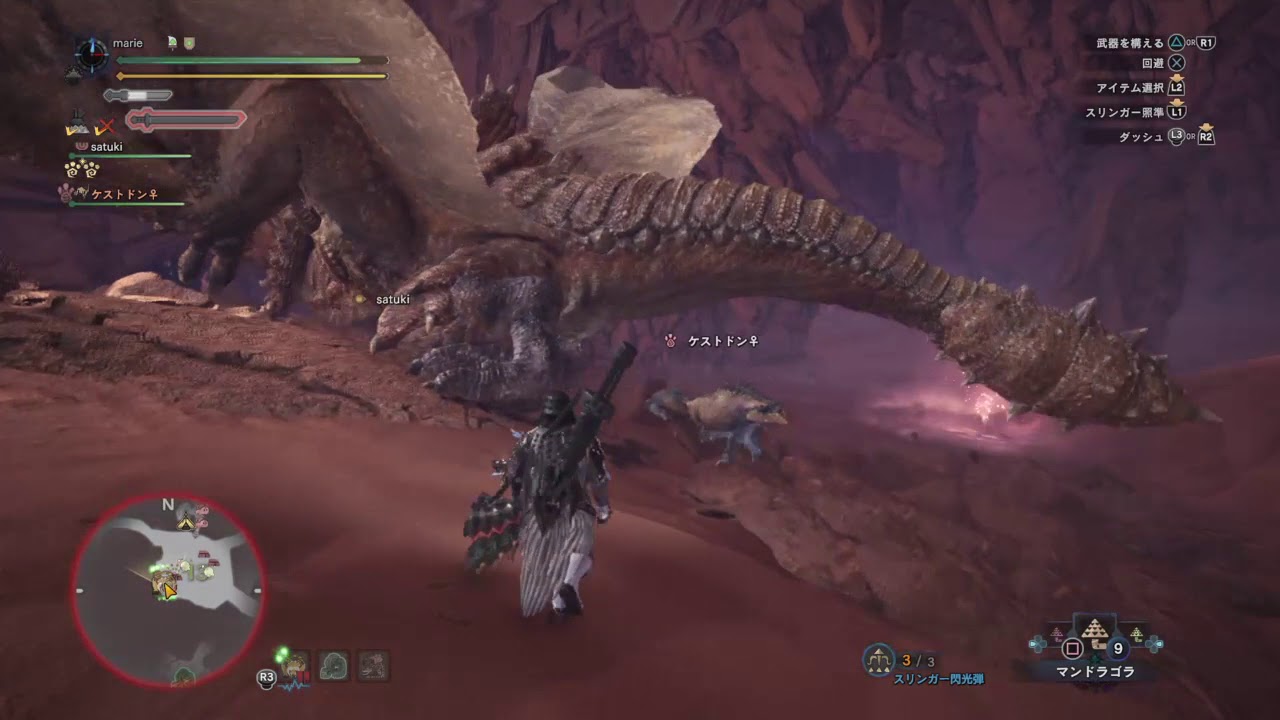The image size is (1280, 720).
Task: Select the red-outlined weapon icon under marie
Action: [185, 119]
